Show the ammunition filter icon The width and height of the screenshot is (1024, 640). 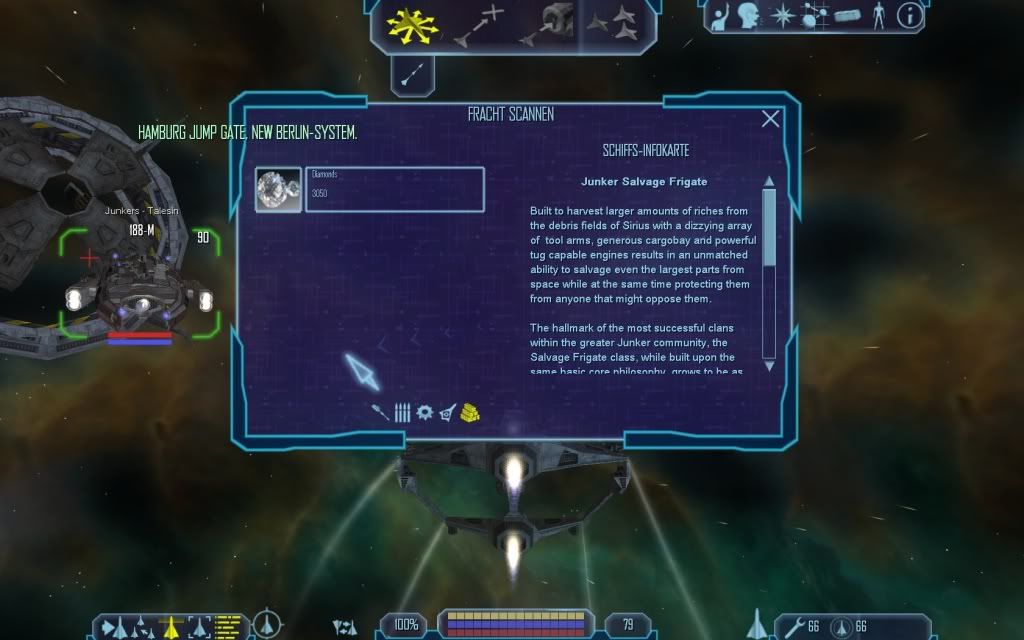coord(402,412)
